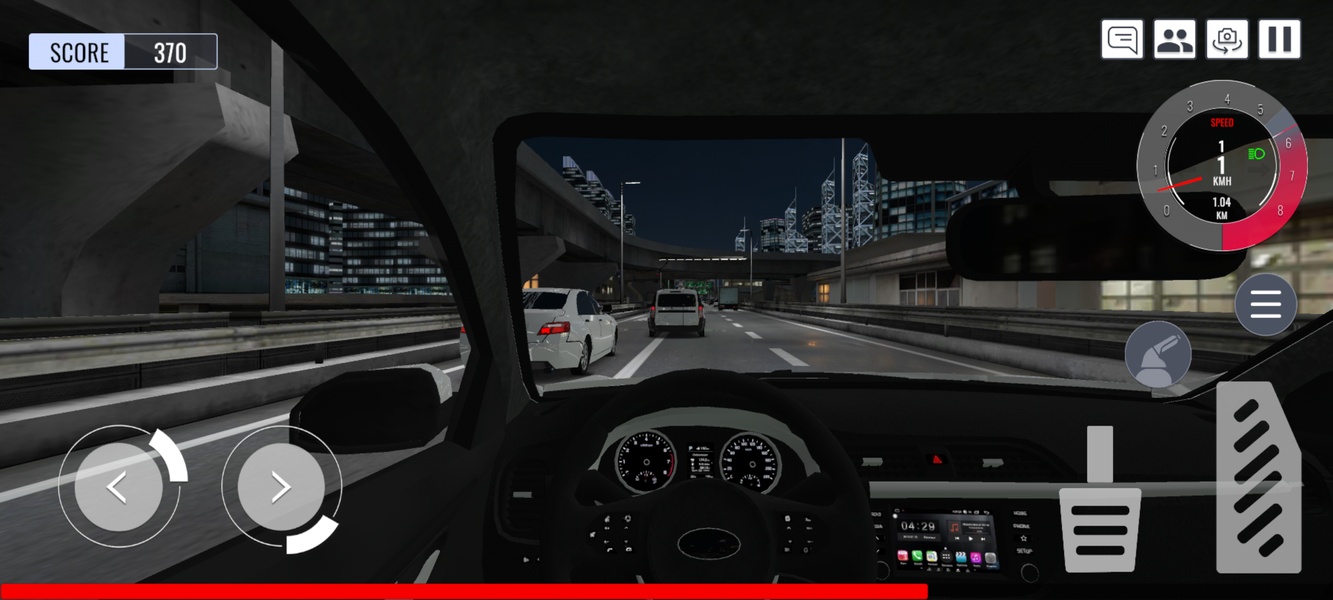This screenshot has height=600, width=1333.
Task: Switch the camera view
Action: pyautogui.click(x=1227, y=40)
